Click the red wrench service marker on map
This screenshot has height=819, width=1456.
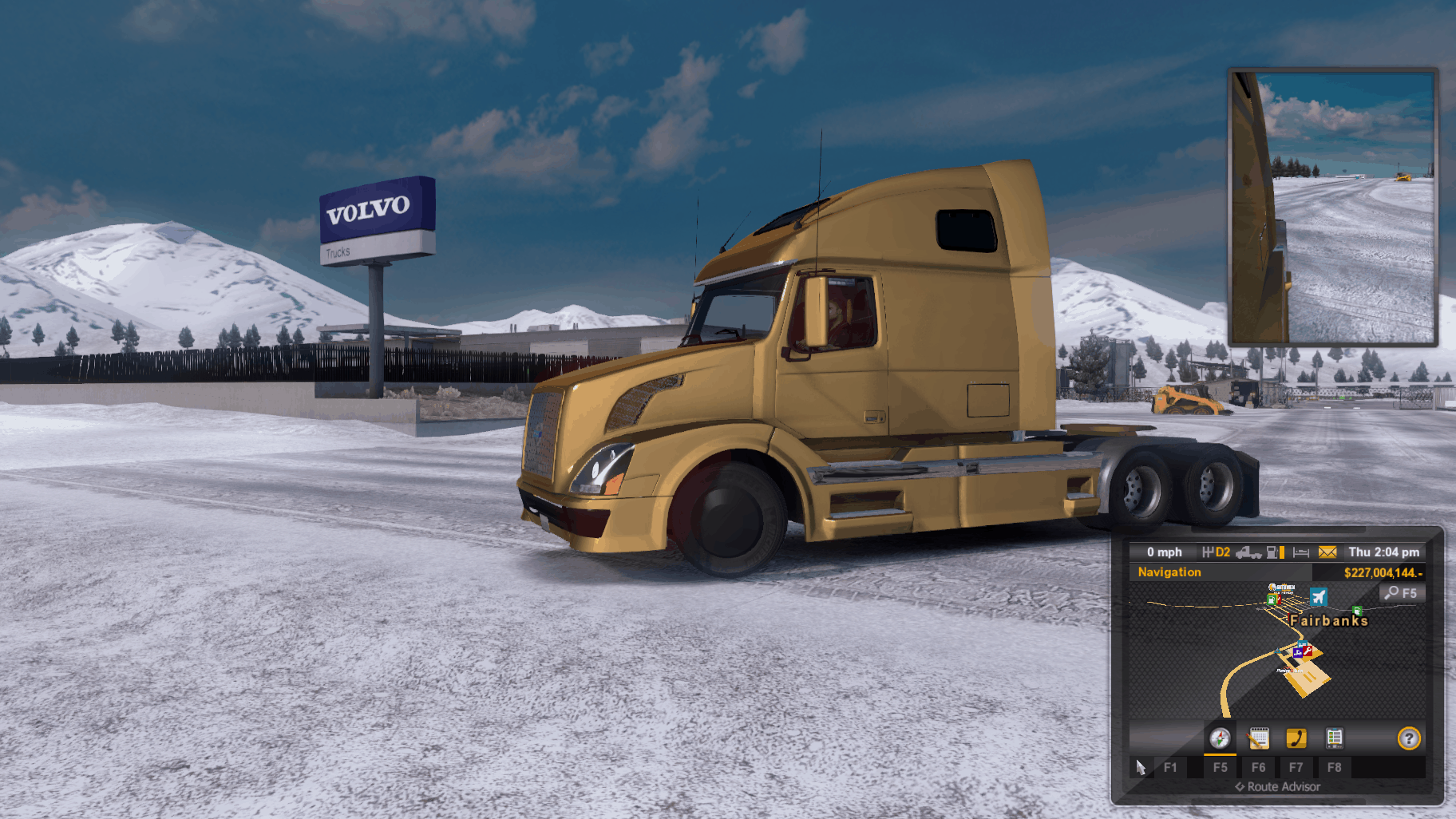tap(1308, 651)
